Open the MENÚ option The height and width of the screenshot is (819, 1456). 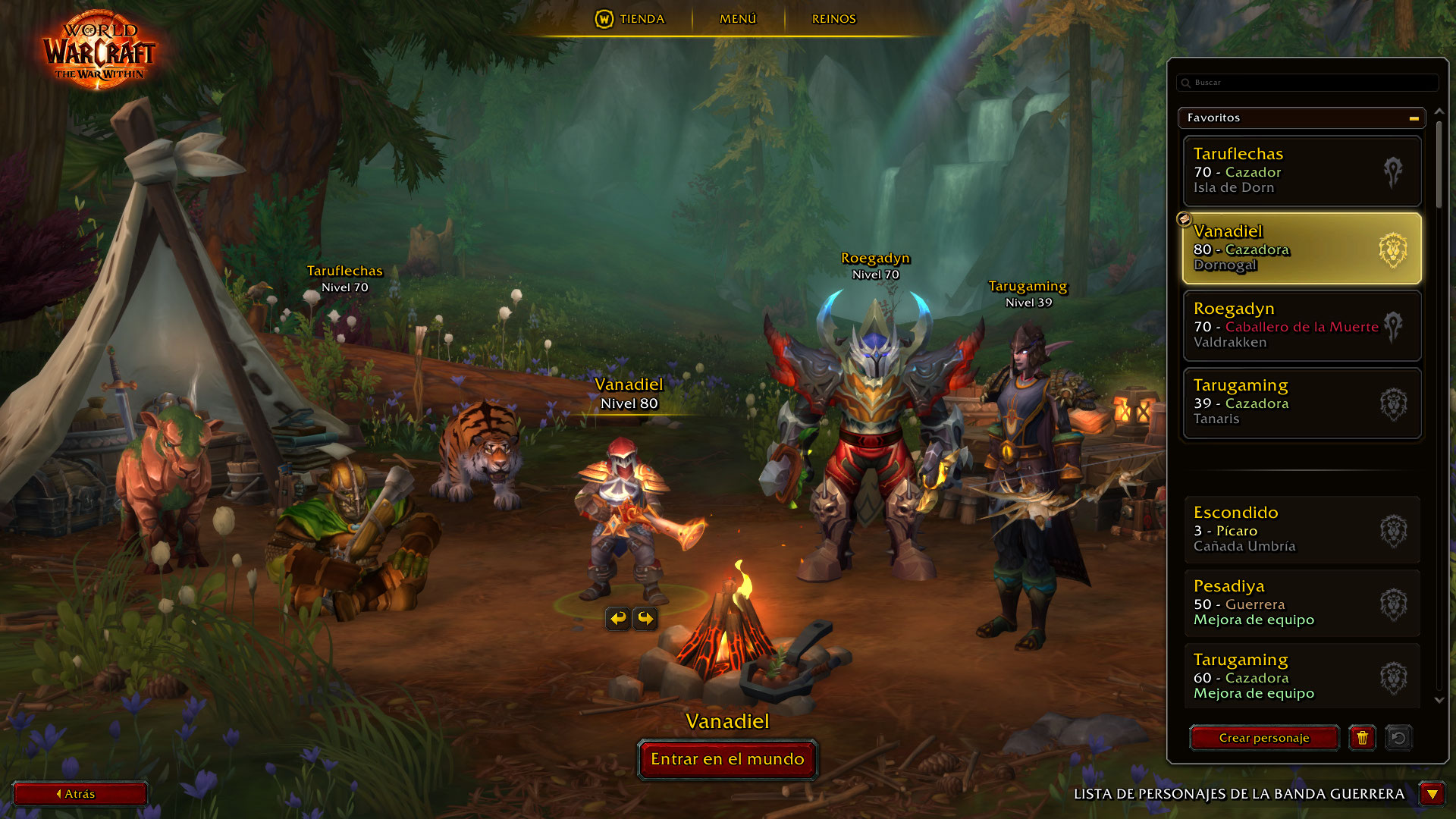tap(738, 19)
